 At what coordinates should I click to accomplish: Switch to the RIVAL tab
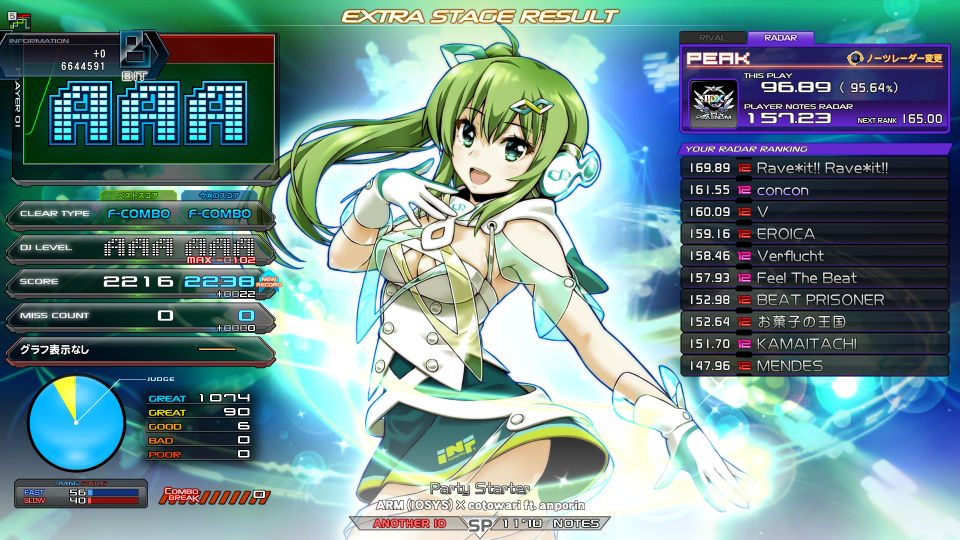point(713,38)
